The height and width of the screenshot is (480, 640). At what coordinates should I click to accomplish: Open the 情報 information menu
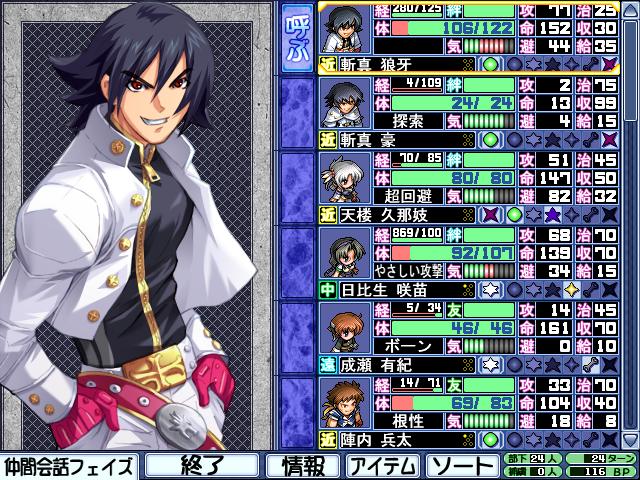[x=302, y=465]
